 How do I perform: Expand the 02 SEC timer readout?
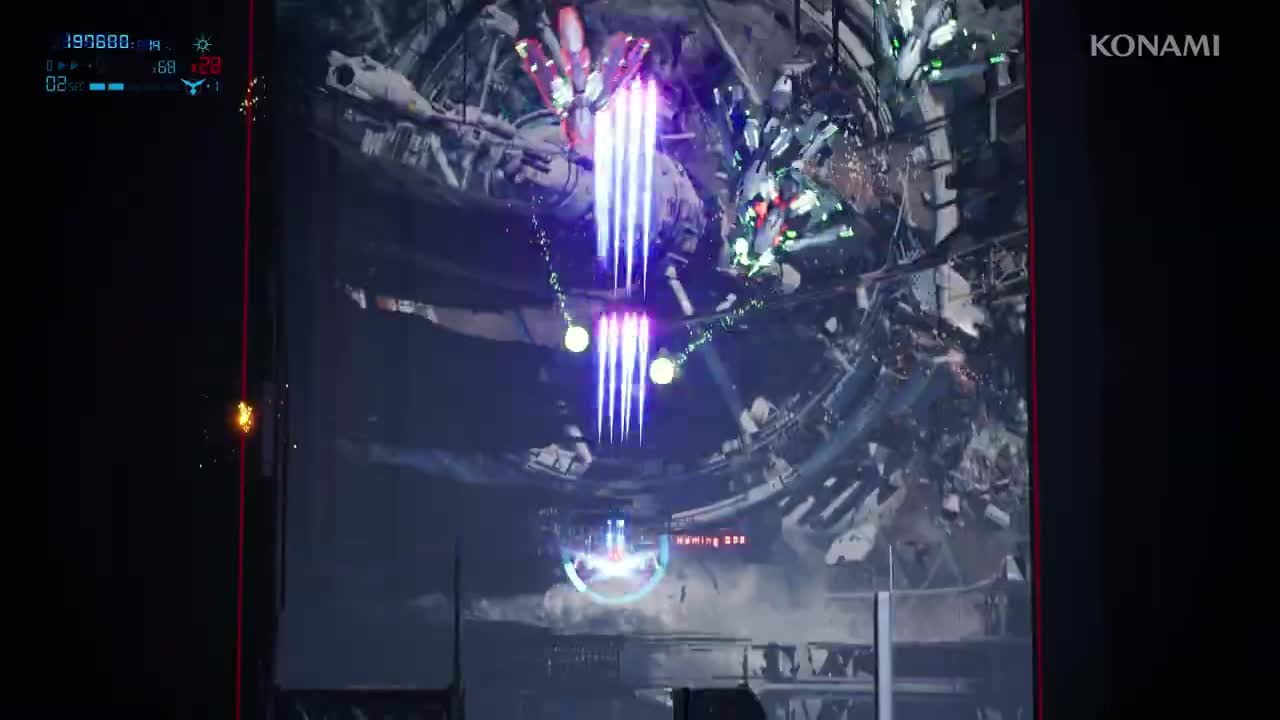pyautogui.click(x=58, y=85)
